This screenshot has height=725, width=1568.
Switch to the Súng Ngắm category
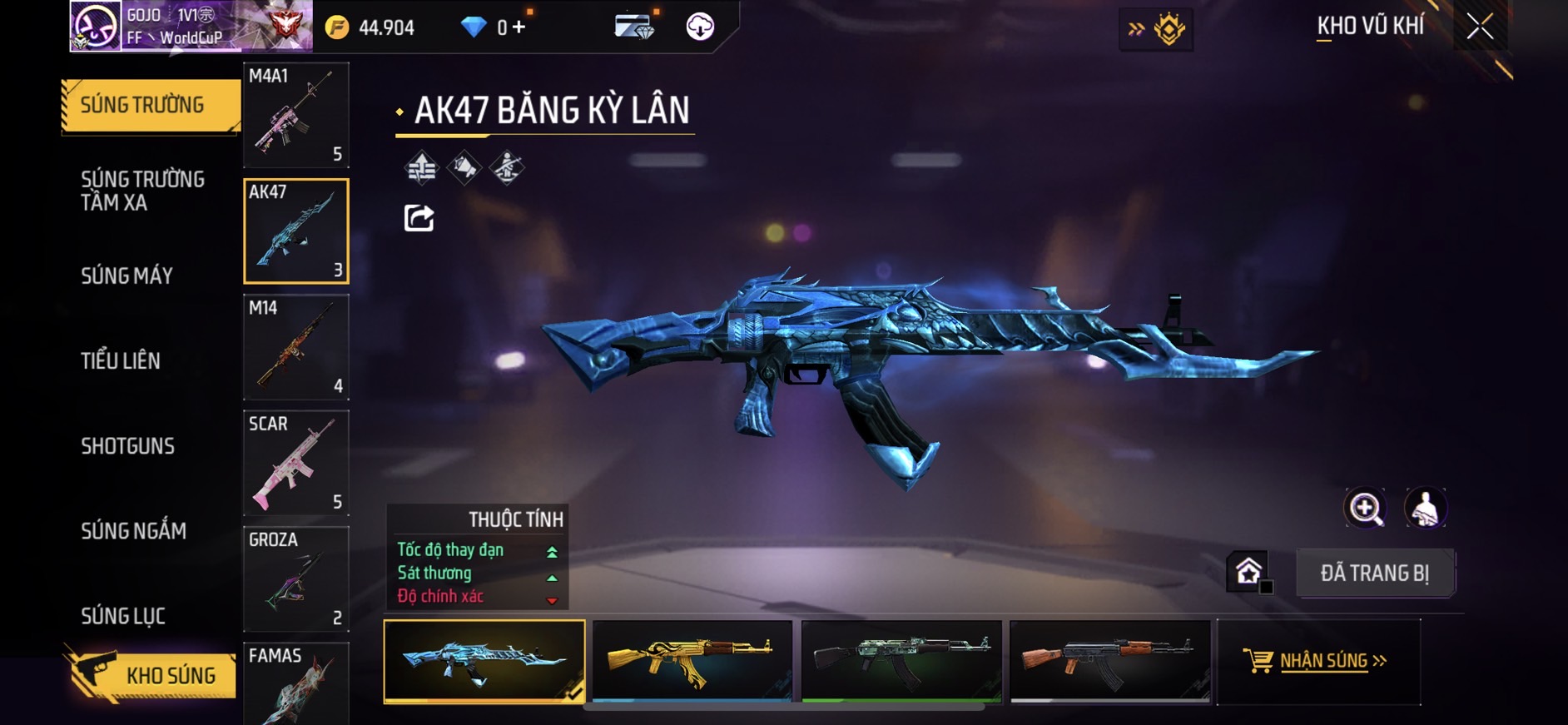click(x=133, y=531)
